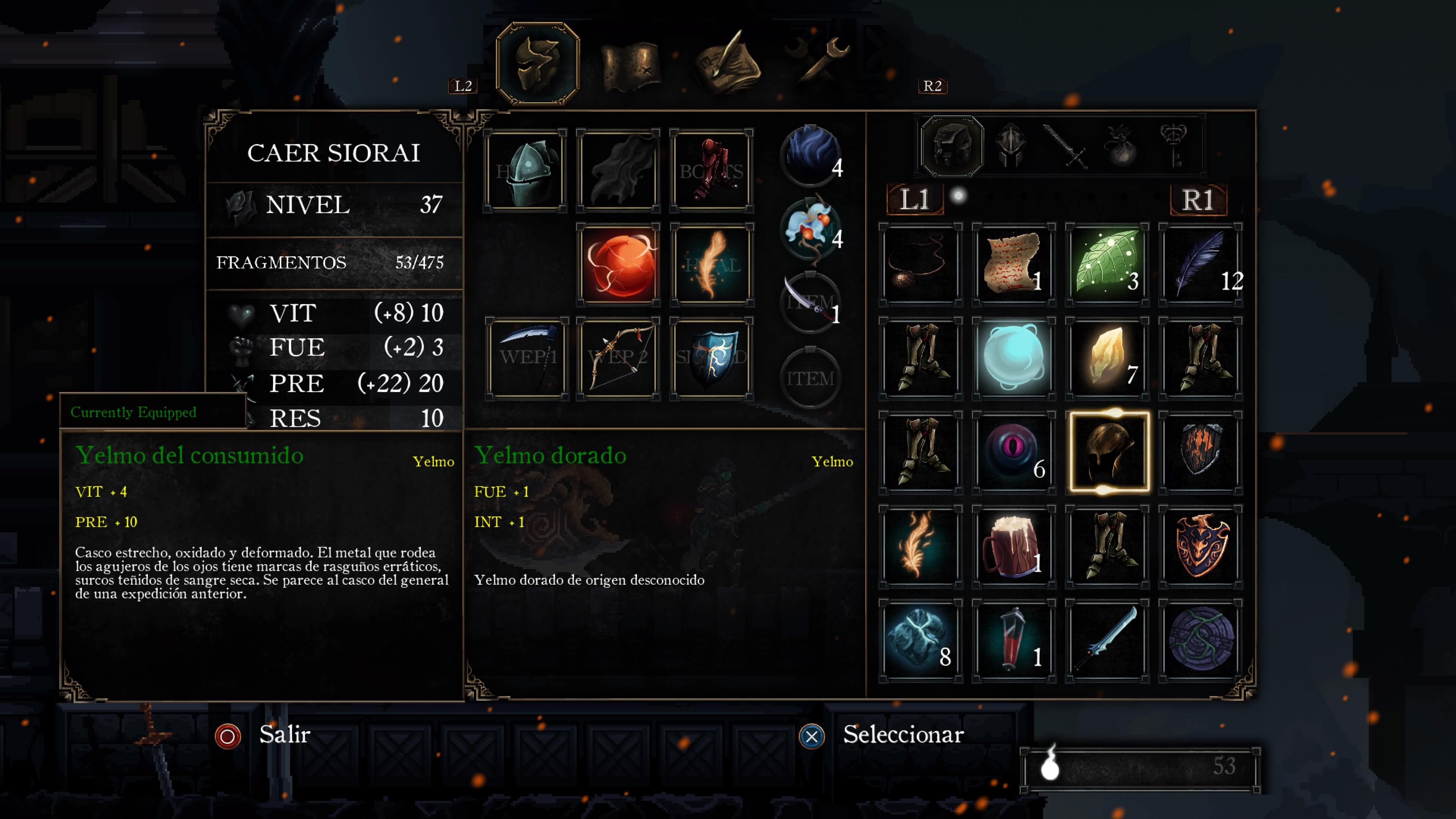This screenshot has width=1456, height=819.
Task: Choose the dark feather stack
Action: [x=1200, y=265]
